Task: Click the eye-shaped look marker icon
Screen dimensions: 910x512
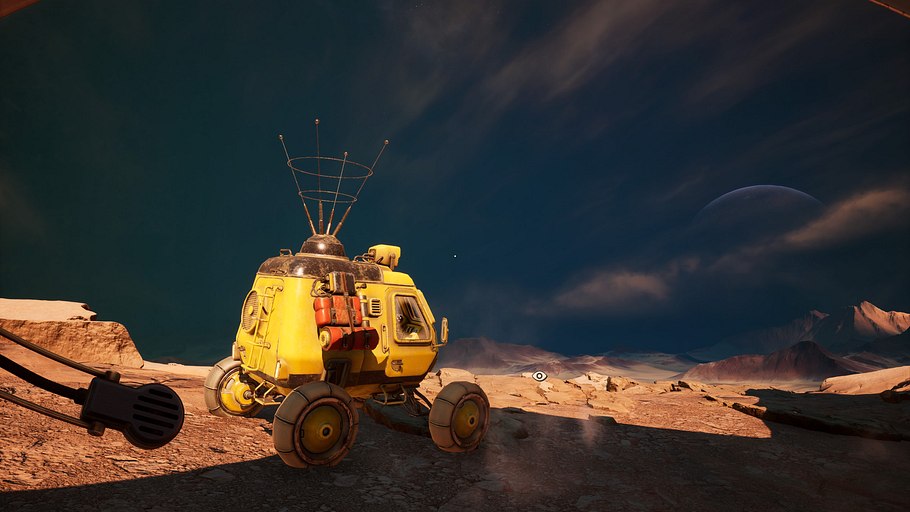Action: pyautogui.click(x=540, y=376)
